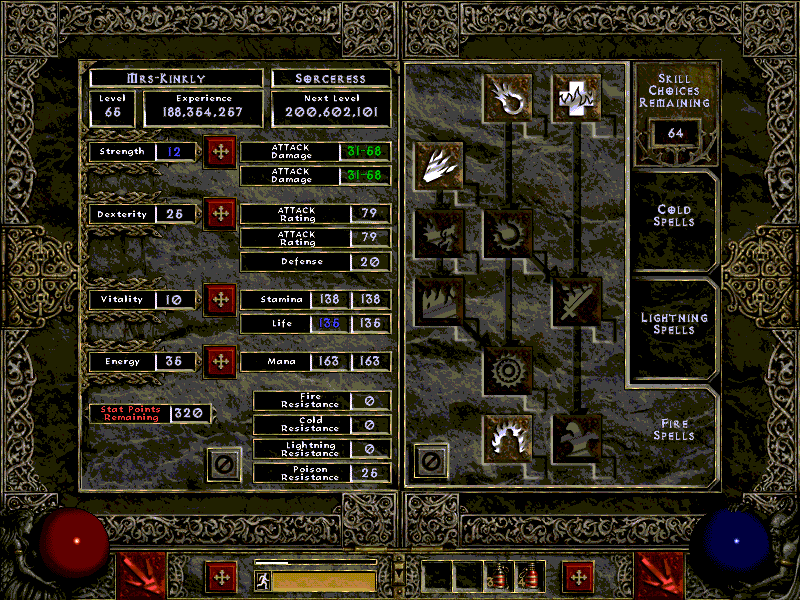
Task: Spend a stat point on Energy
Action: coord(220,361)
